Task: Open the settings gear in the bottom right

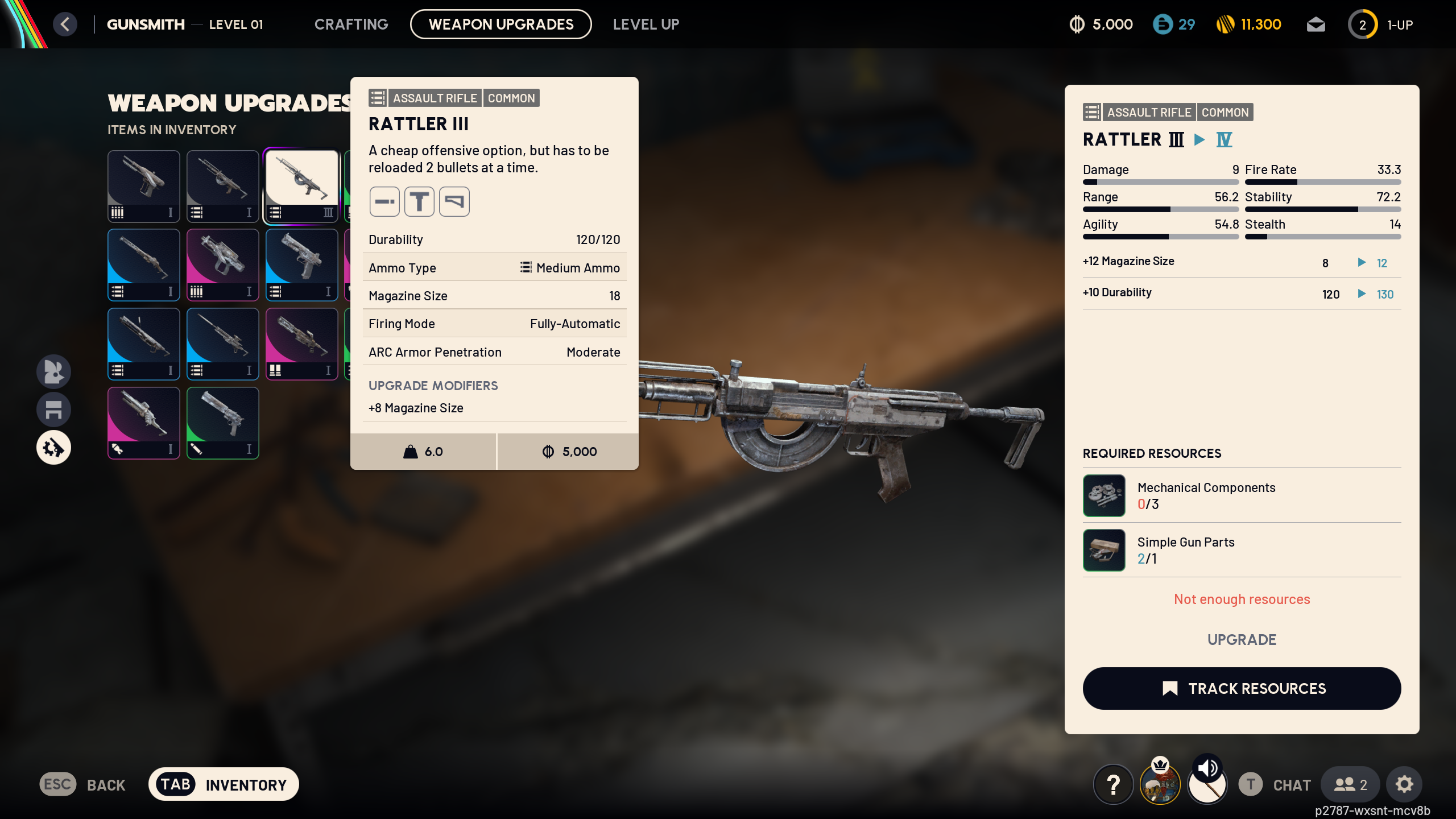Action: click(x=1404, y=784)
